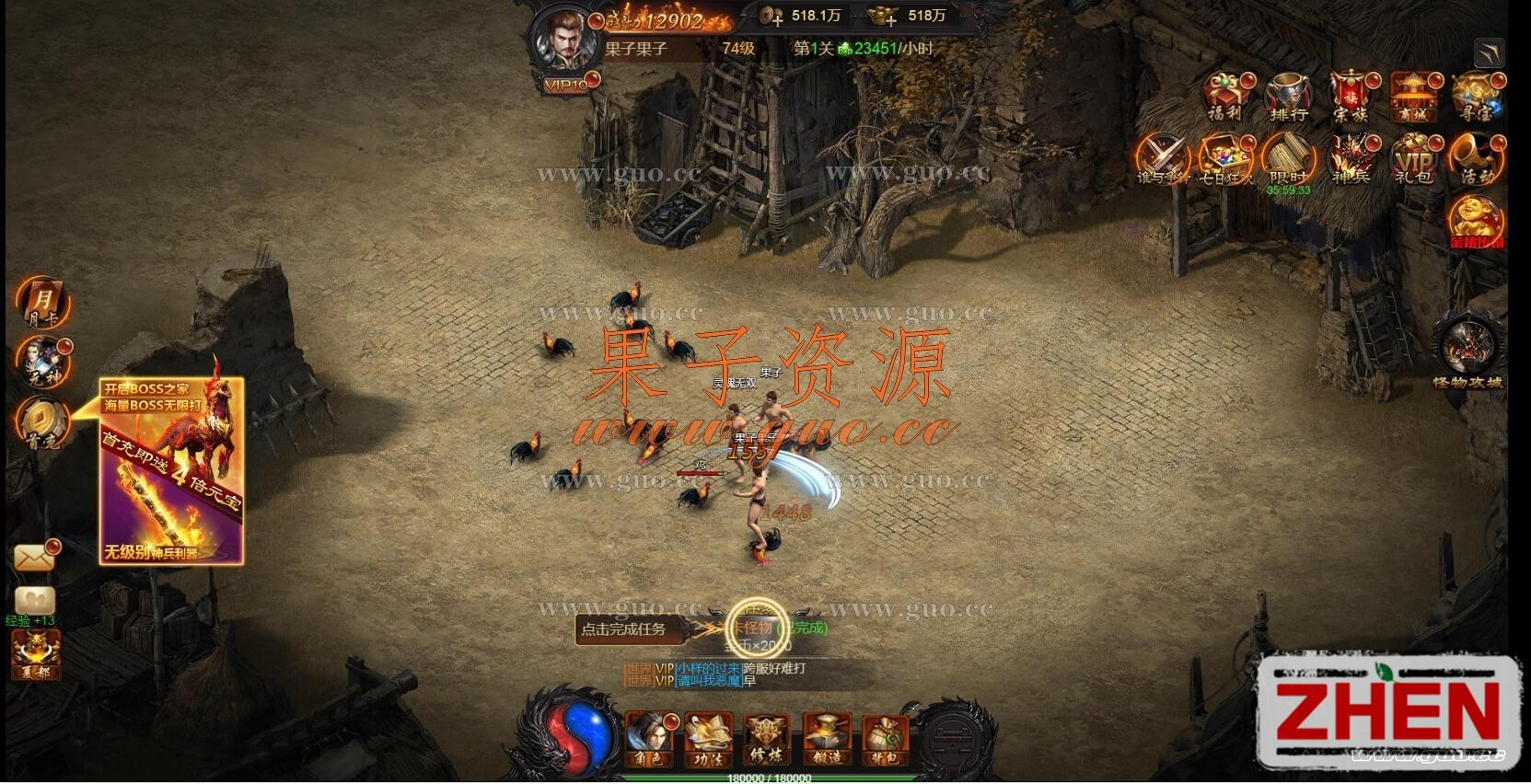This screenshot has width=1531, height=784.
Task: Show the 排行 ranking board
Action: tap(1287, 96)
